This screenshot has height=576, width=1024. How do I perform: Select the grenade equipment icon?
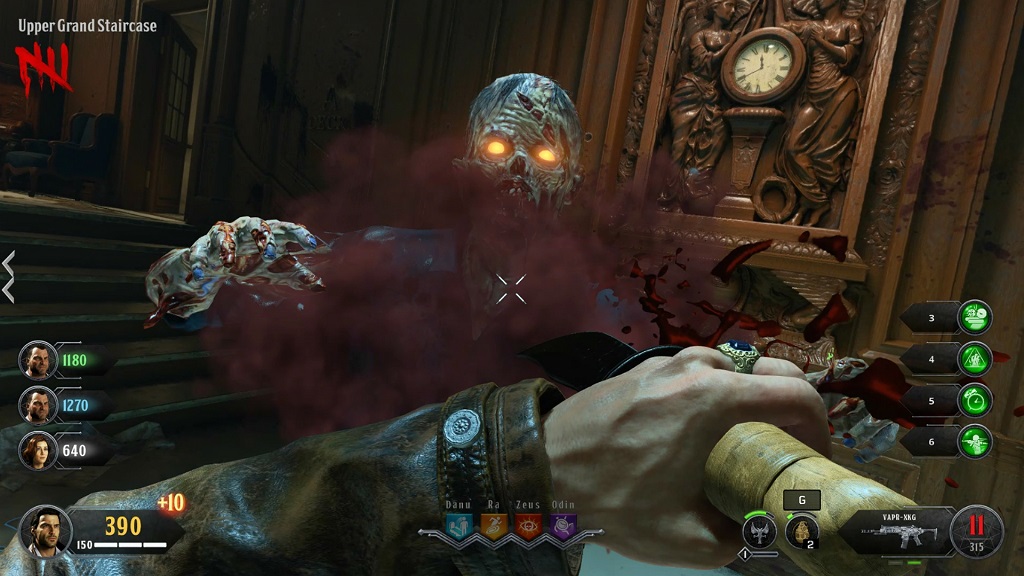[801, 530]
